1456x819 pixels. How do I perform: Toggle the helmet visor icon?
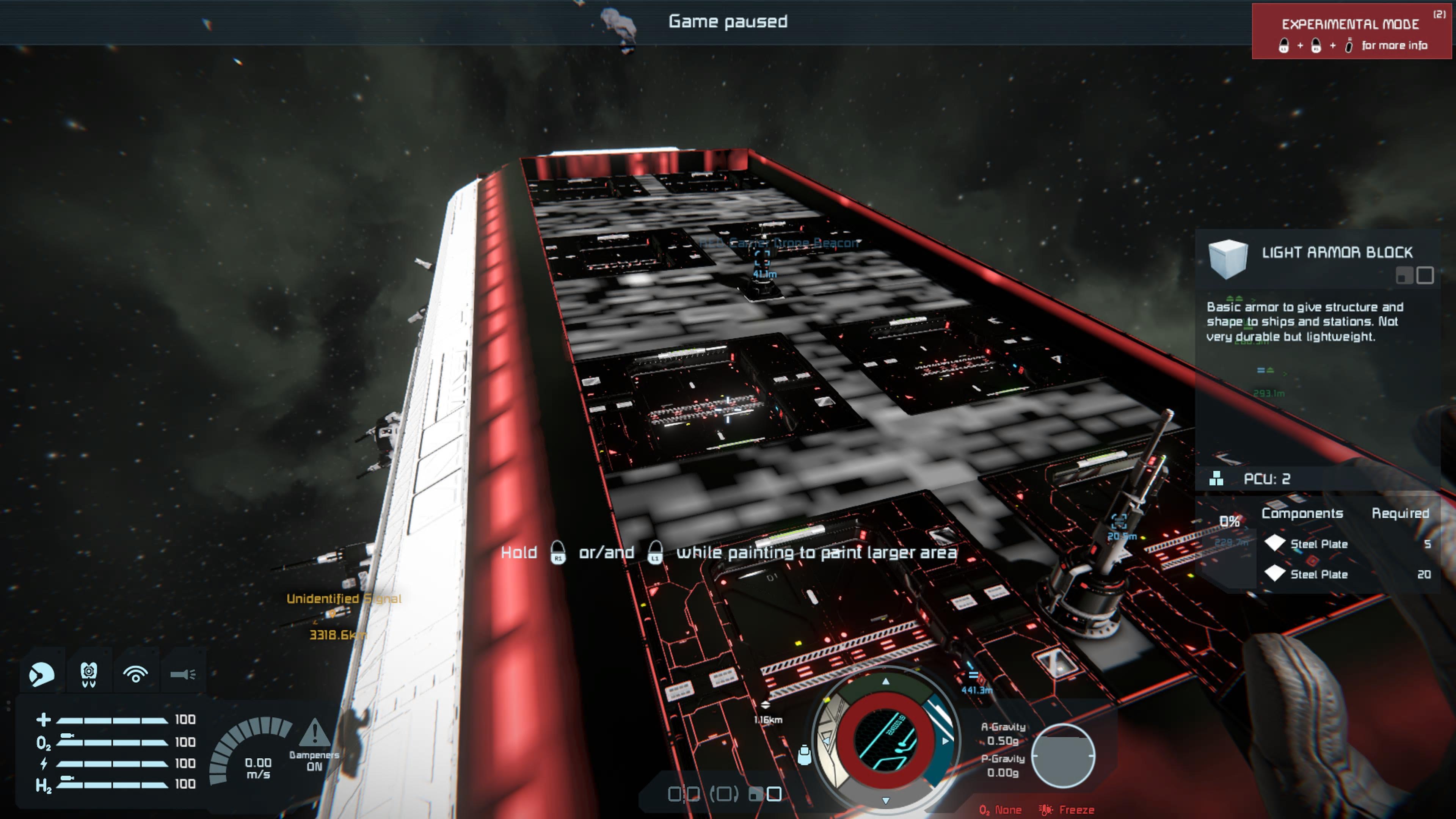(41, 674)
